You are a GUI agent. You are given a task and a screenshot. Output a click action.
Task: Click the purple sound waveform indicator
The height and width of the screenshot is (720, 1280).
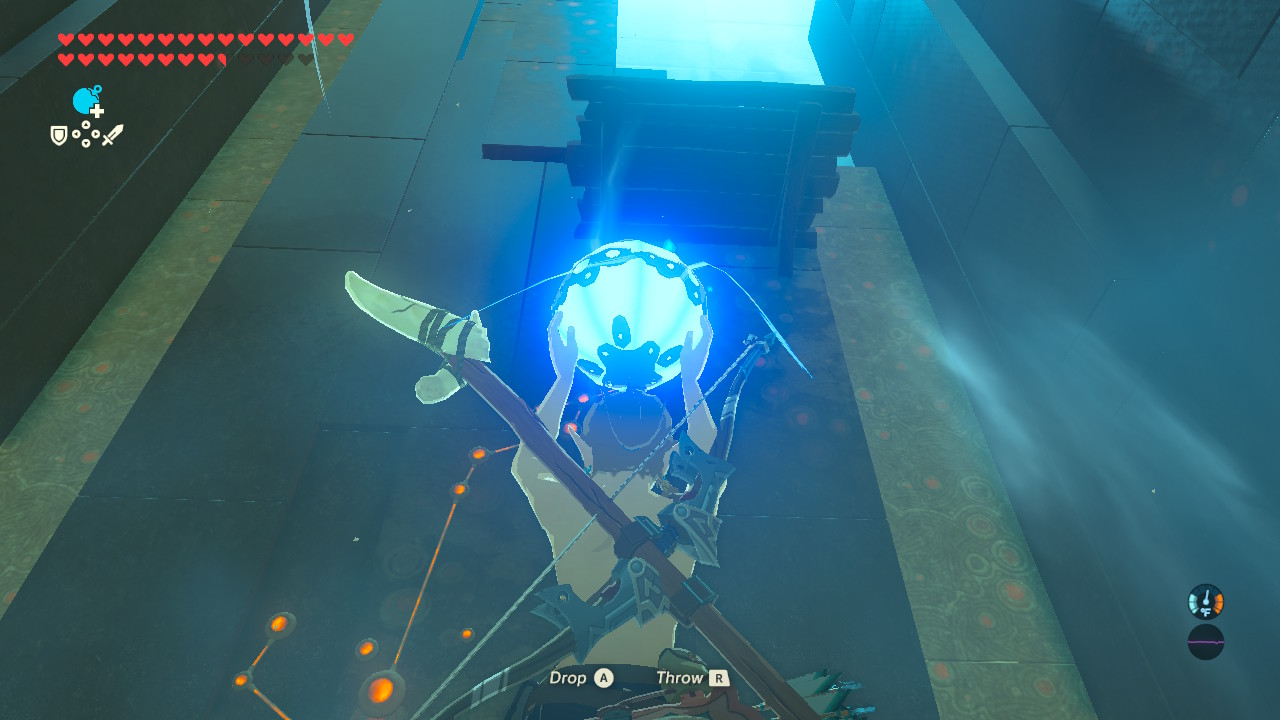[1206, 642]
